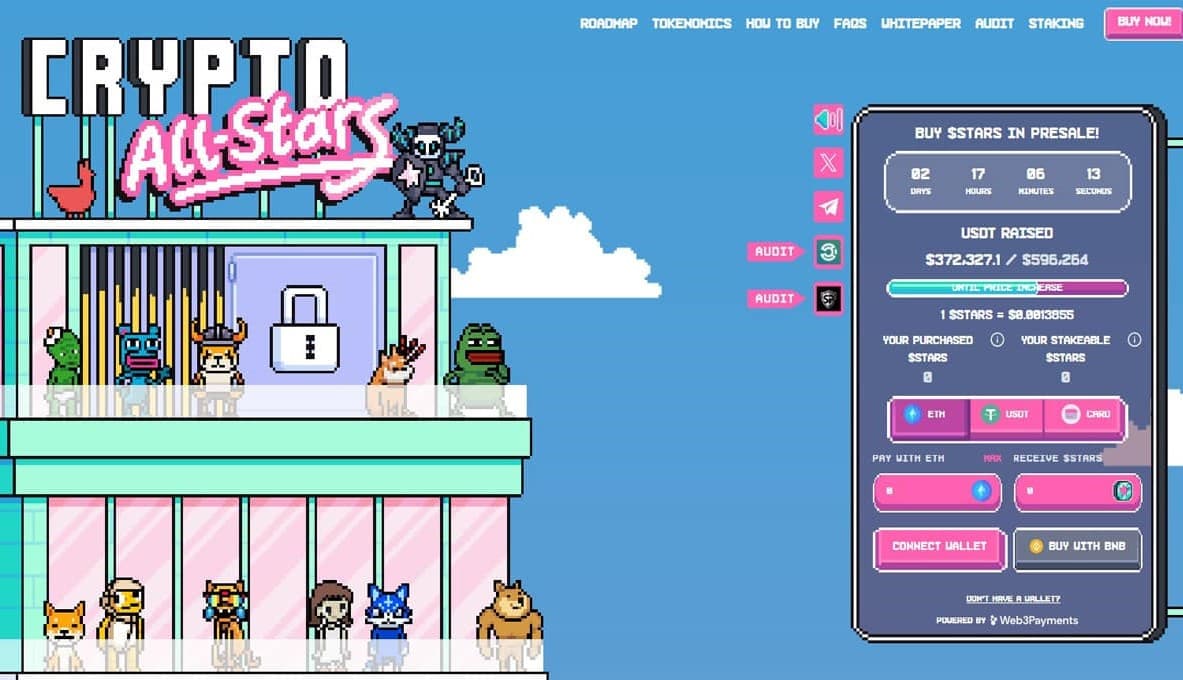Open the Whitepaper link
This screenshot has height=680, width=1183.
(x=920, y=23)
